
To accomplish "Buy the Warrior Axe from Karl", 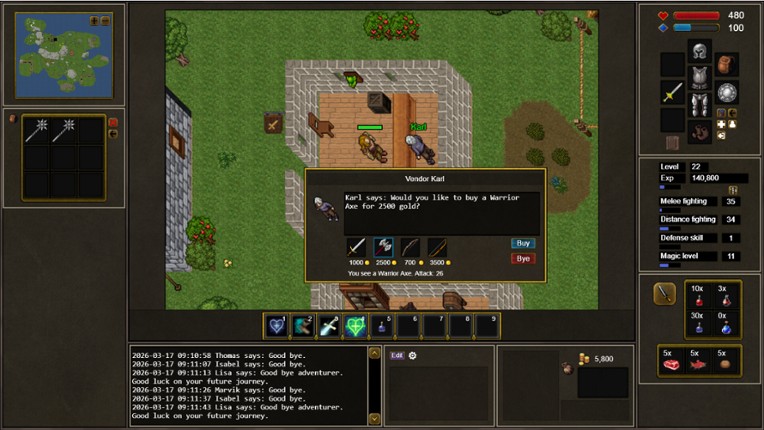I will tap(522, 243).
